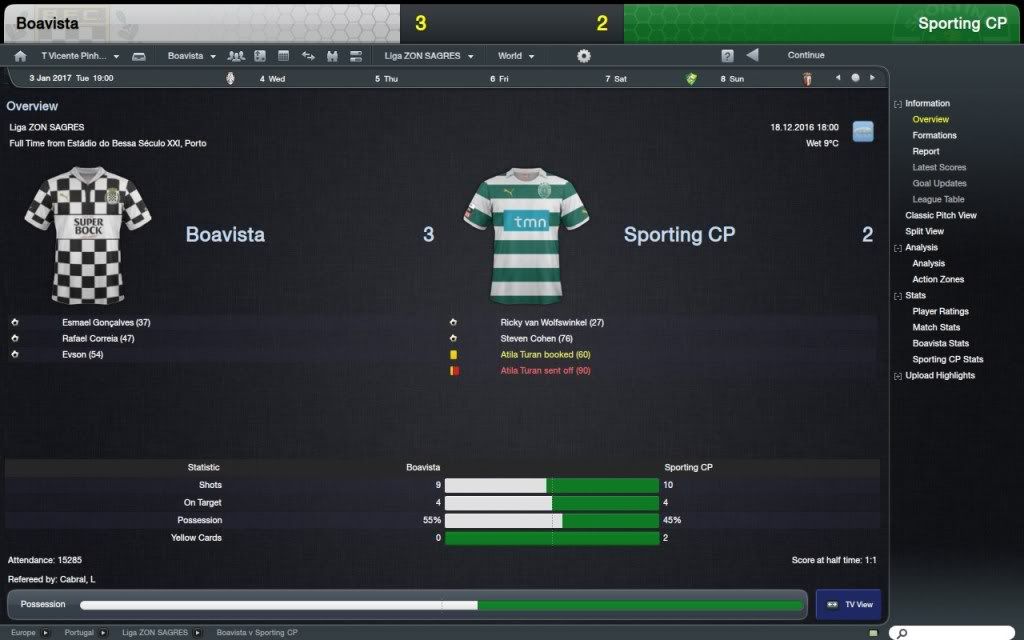Select the Portugal breadcrumb
This screenshot has width=1024, height=640.
[x=79, y=633]
